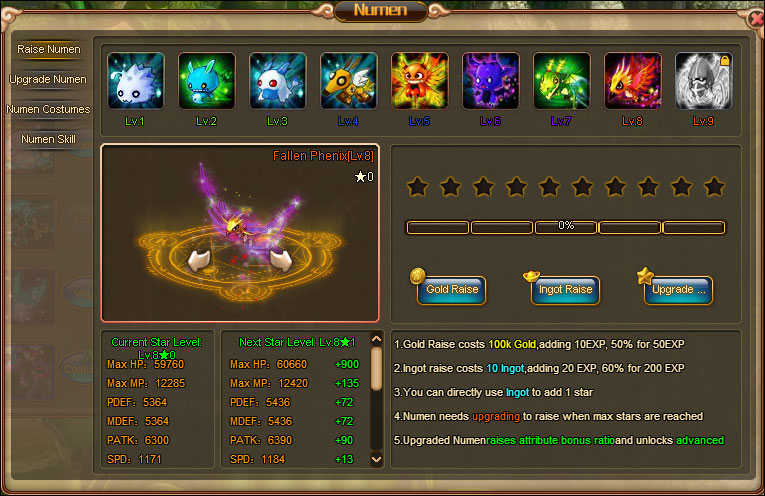Use the Gold Raise button
The height and width of the screenshot is (496, 765).
pyautogui.click(x=452, y=290)
